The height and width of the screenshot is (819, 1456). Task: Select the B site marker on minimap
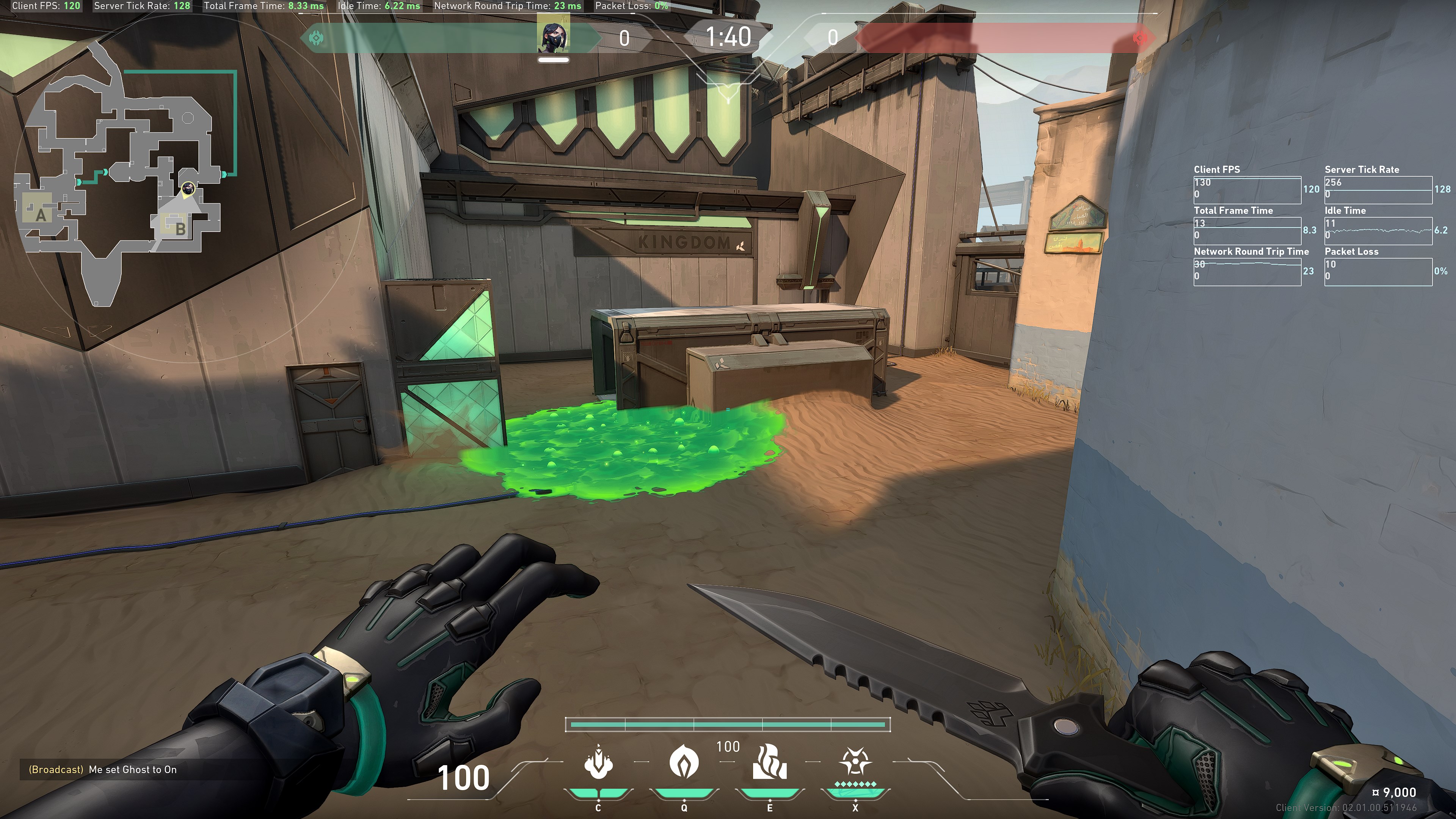tap(180, 228)
